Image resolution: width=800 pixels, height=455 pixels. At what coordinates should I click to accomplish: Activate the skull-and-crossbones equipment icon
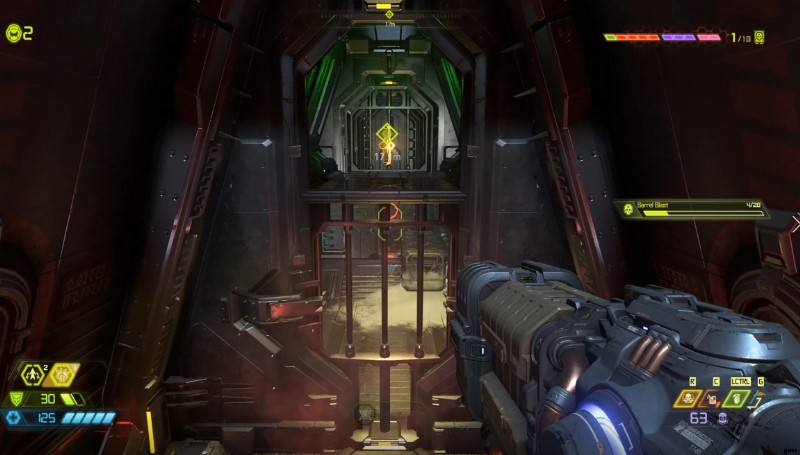[689, 399]
